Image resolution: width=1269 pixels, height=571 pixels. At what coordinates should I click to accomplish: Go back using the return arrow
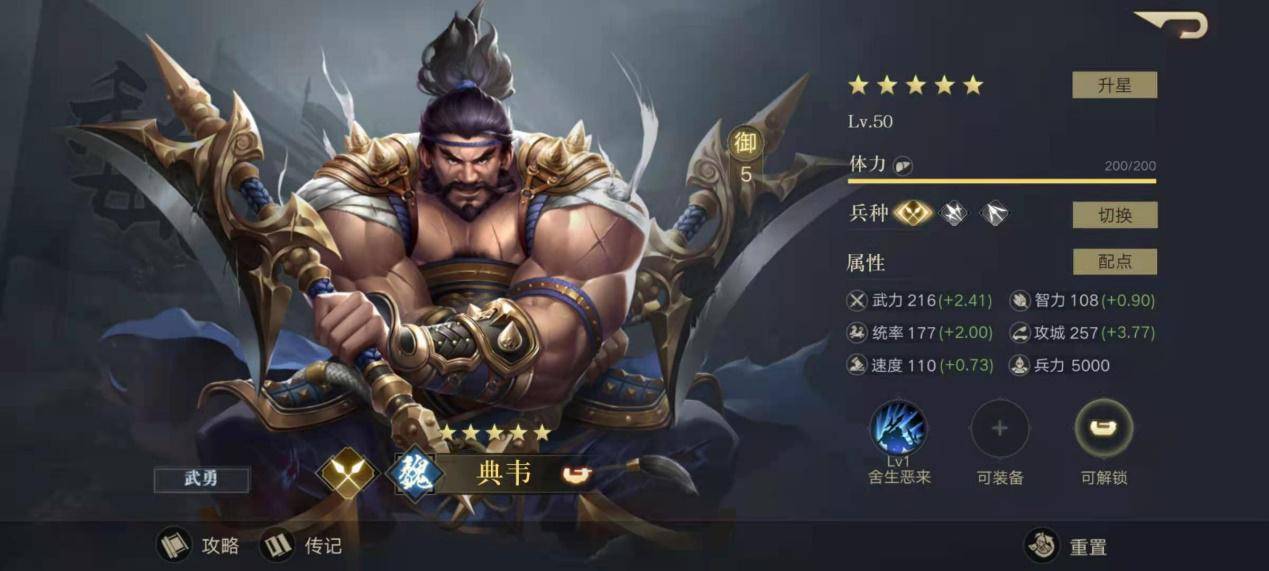pyautogui.click(x=1172, y=24)
